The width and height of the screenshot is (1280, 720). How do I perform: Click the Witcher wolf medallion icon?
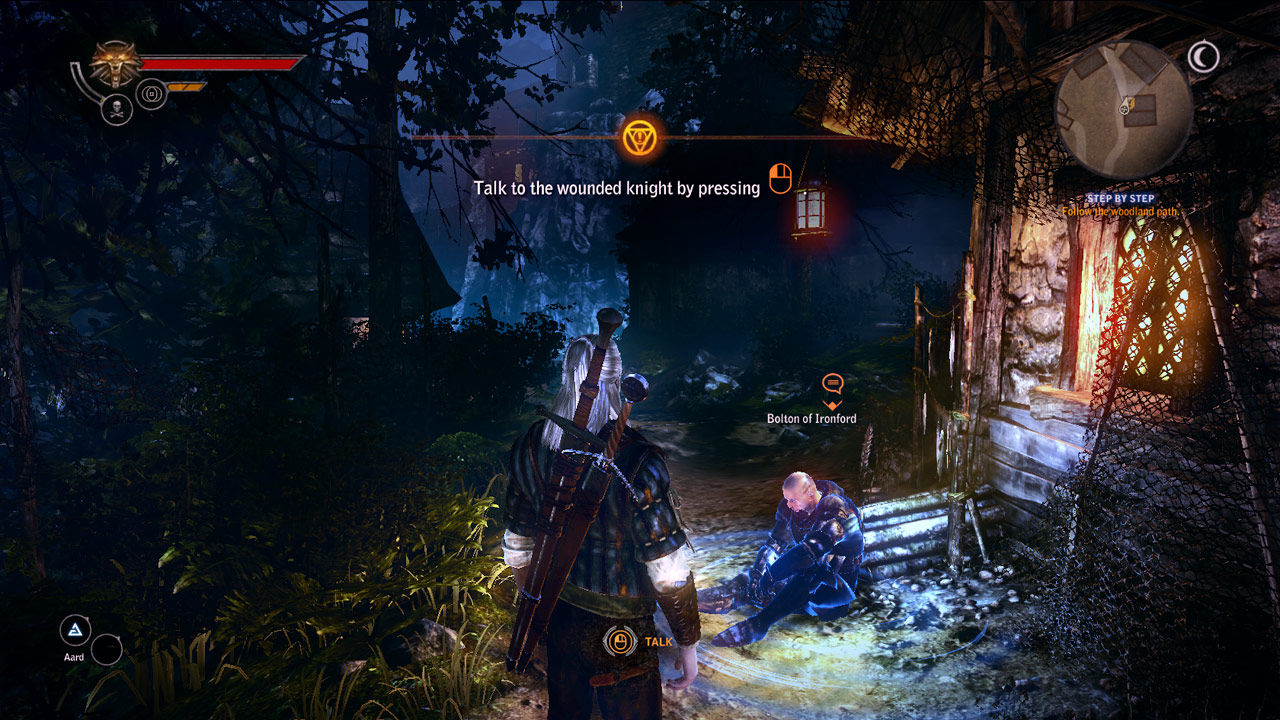coord(115,62)
